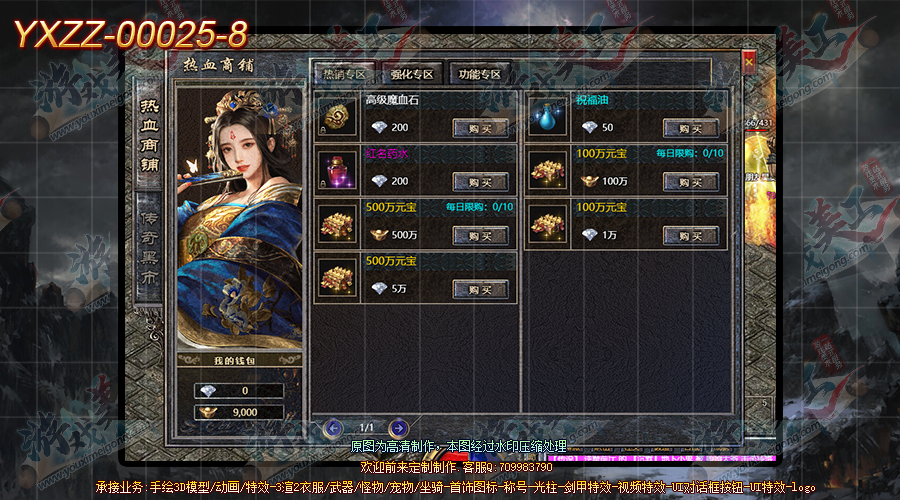This screenshot has width=900, height=500.
Task: Purchase the 祝福油 potion
Action: (x=690, y=128)
